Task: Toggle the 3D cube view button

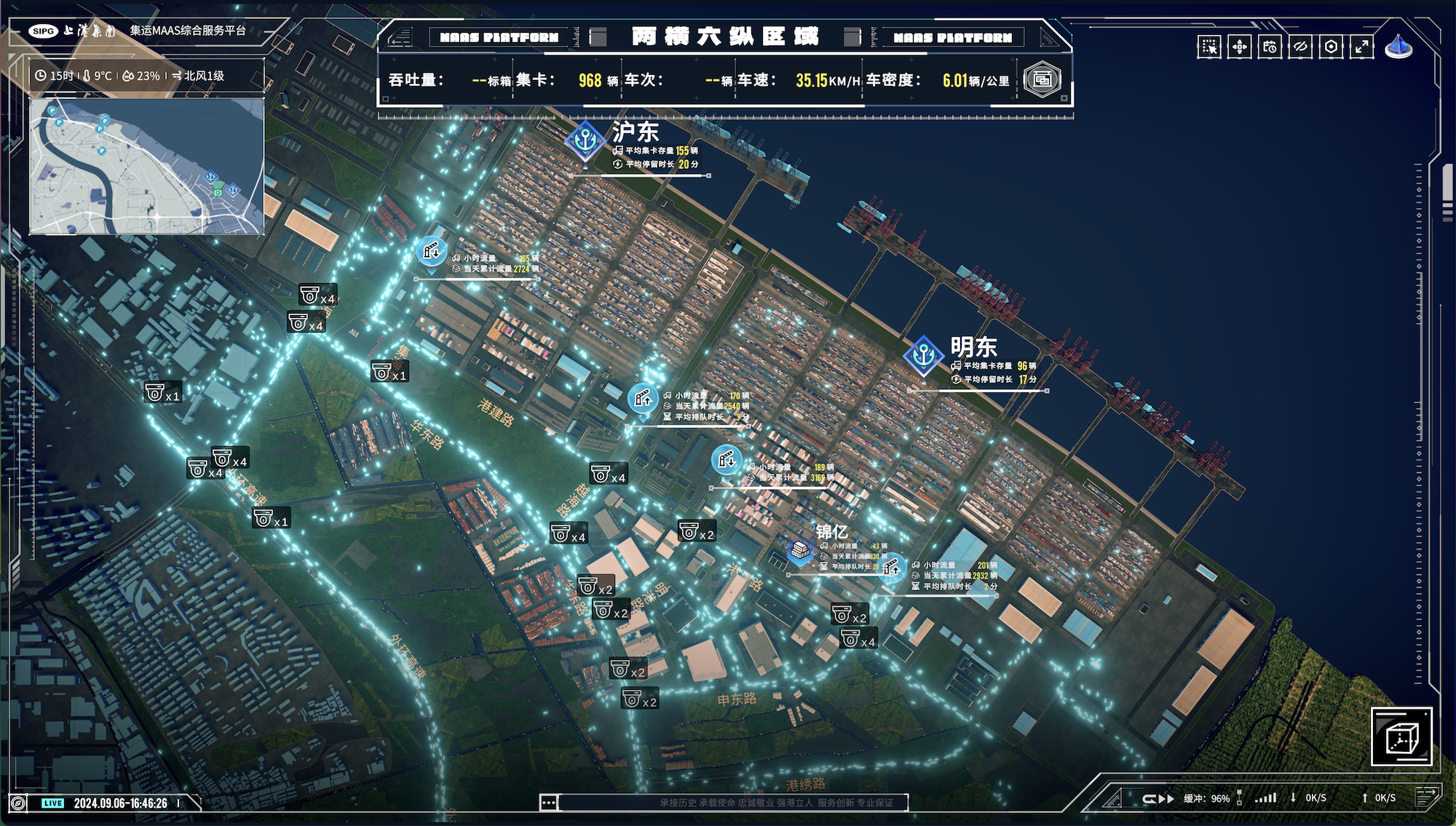Action: pyautogui.click(x=1401, y=736)
